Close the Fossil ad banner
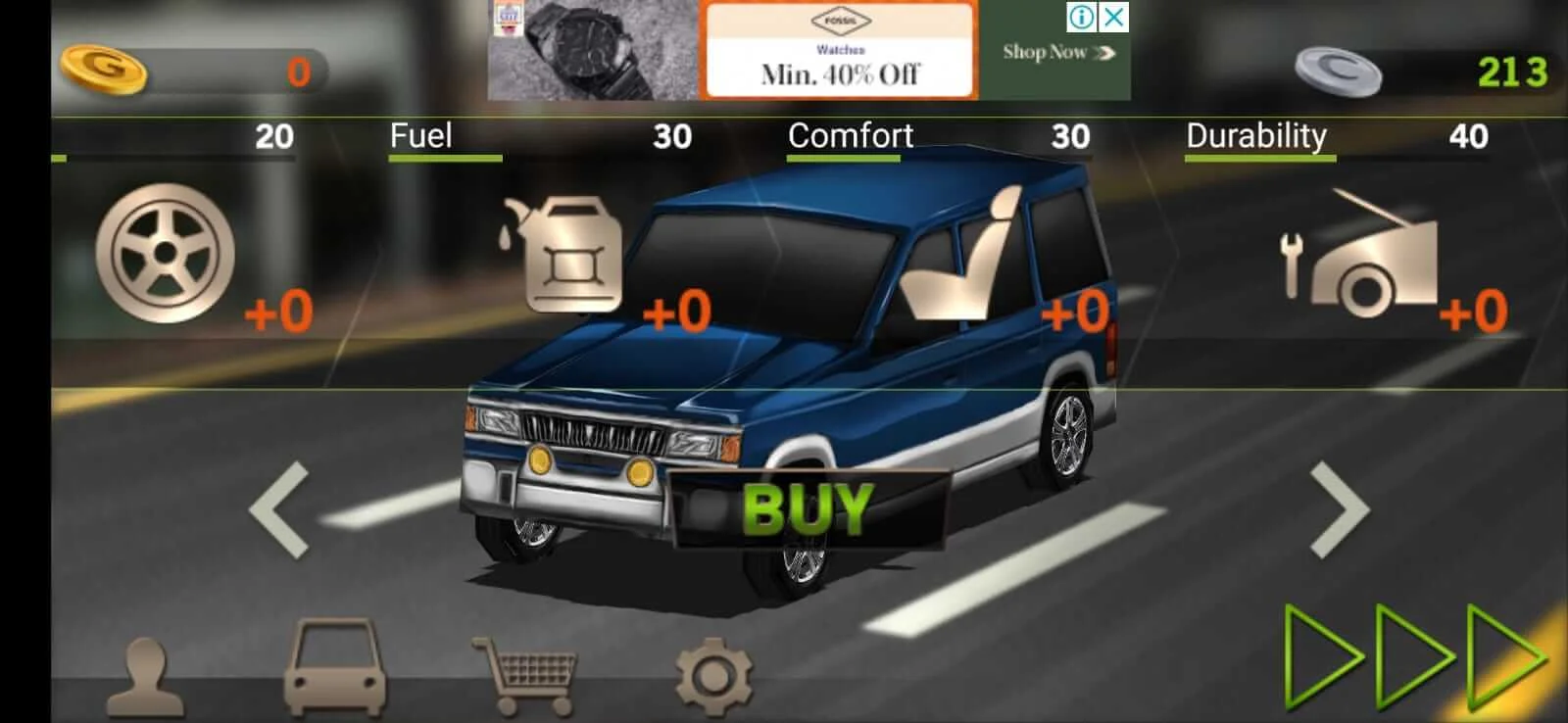The height and width of the screenshot is (723, 1568). click(1114, 17)
